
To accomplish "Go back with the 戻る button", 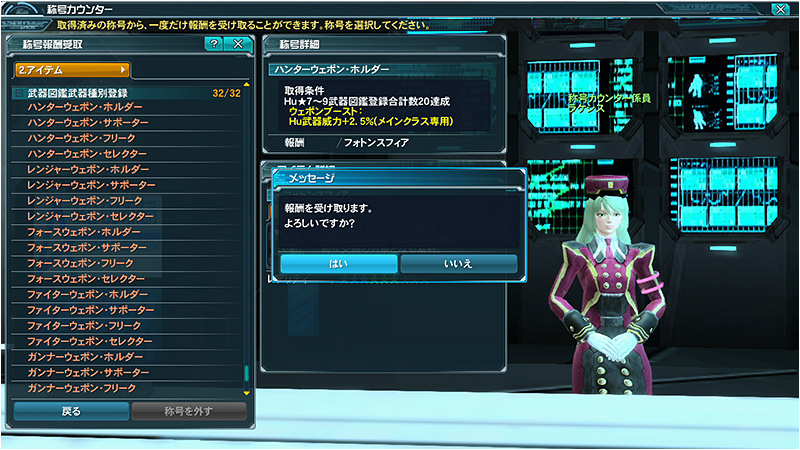I will [x=70, y=410].
